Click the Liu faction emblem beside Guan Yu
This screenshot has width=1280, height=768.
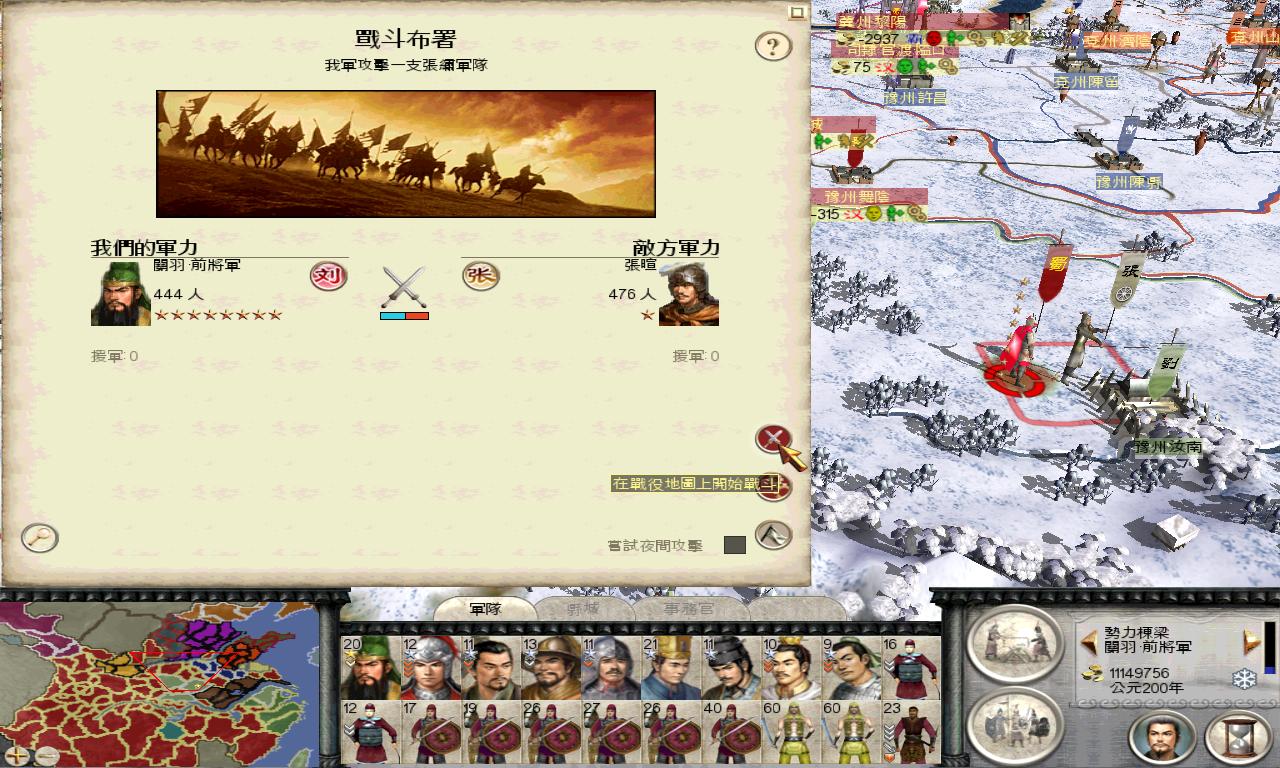325,277
